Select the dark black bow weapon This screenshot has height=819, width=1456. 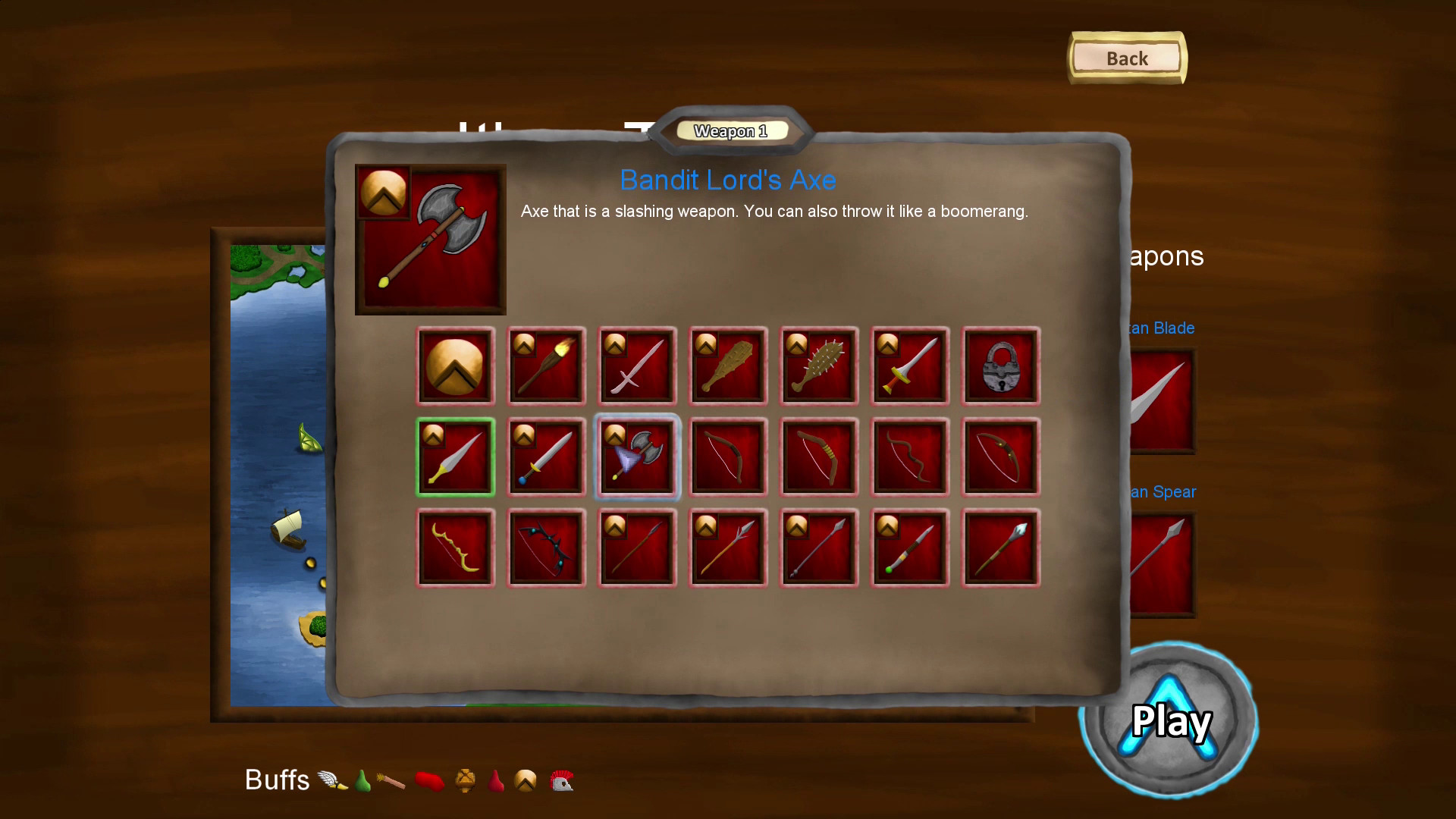(546, 548)
